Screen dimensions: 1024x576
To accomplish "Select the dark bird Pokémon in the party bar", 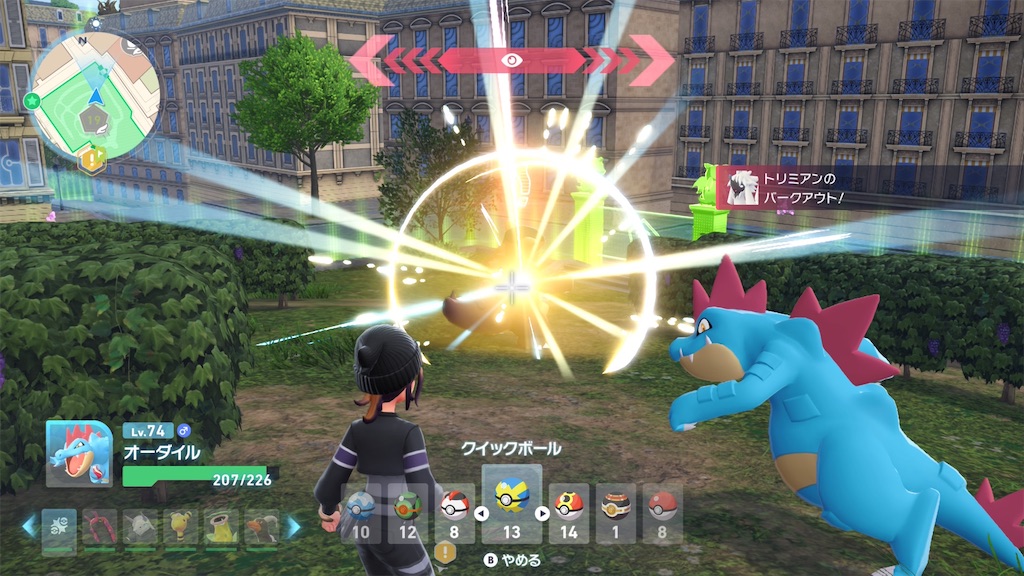I will (x=262, y=526).
